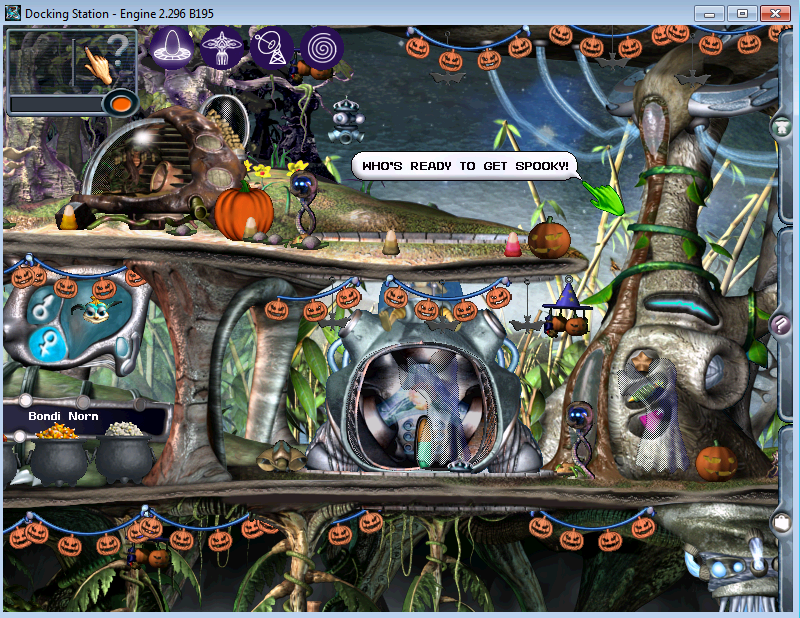Close the Docking Station window
This screenshot has width=800, height=618.
[x=775, y=13]
